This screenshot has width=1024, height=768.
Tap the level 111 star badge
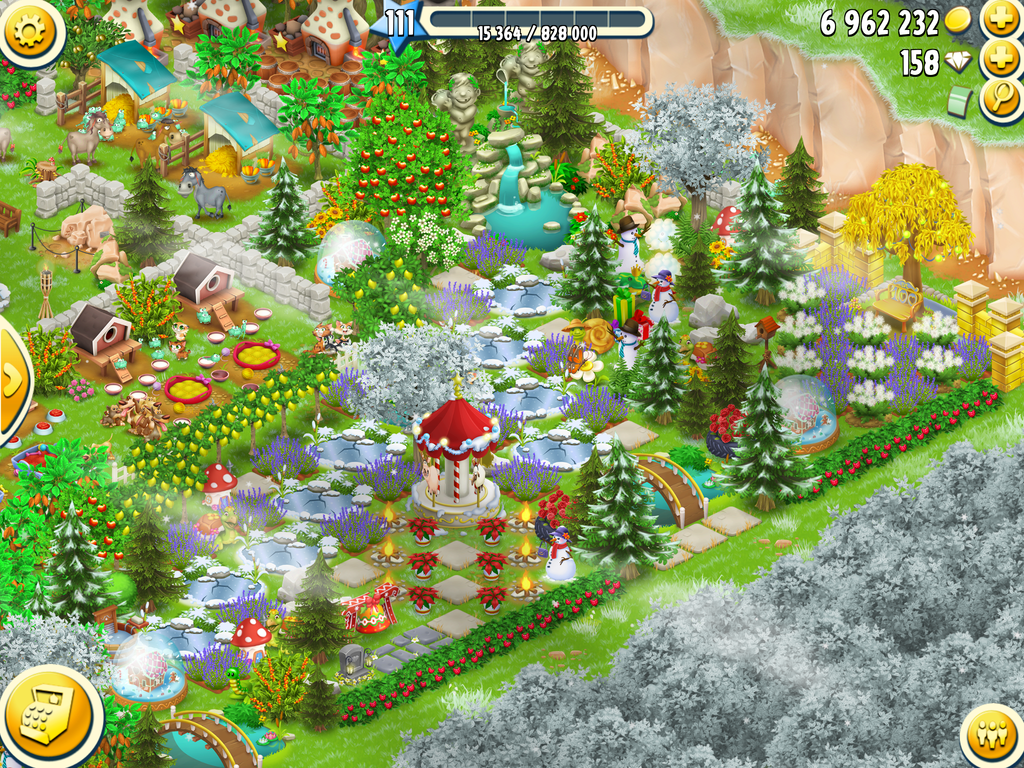tap(399, 24)
